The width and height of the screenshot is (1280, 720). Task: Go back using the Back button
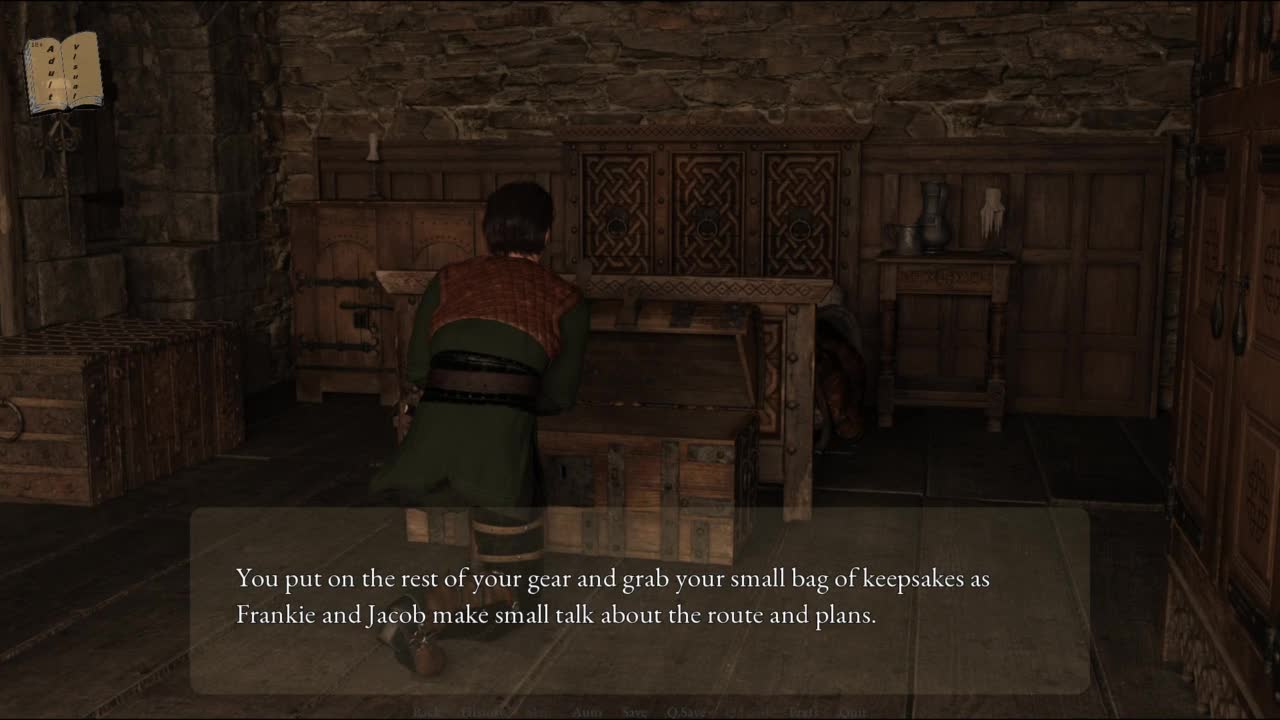click(426, 712)
